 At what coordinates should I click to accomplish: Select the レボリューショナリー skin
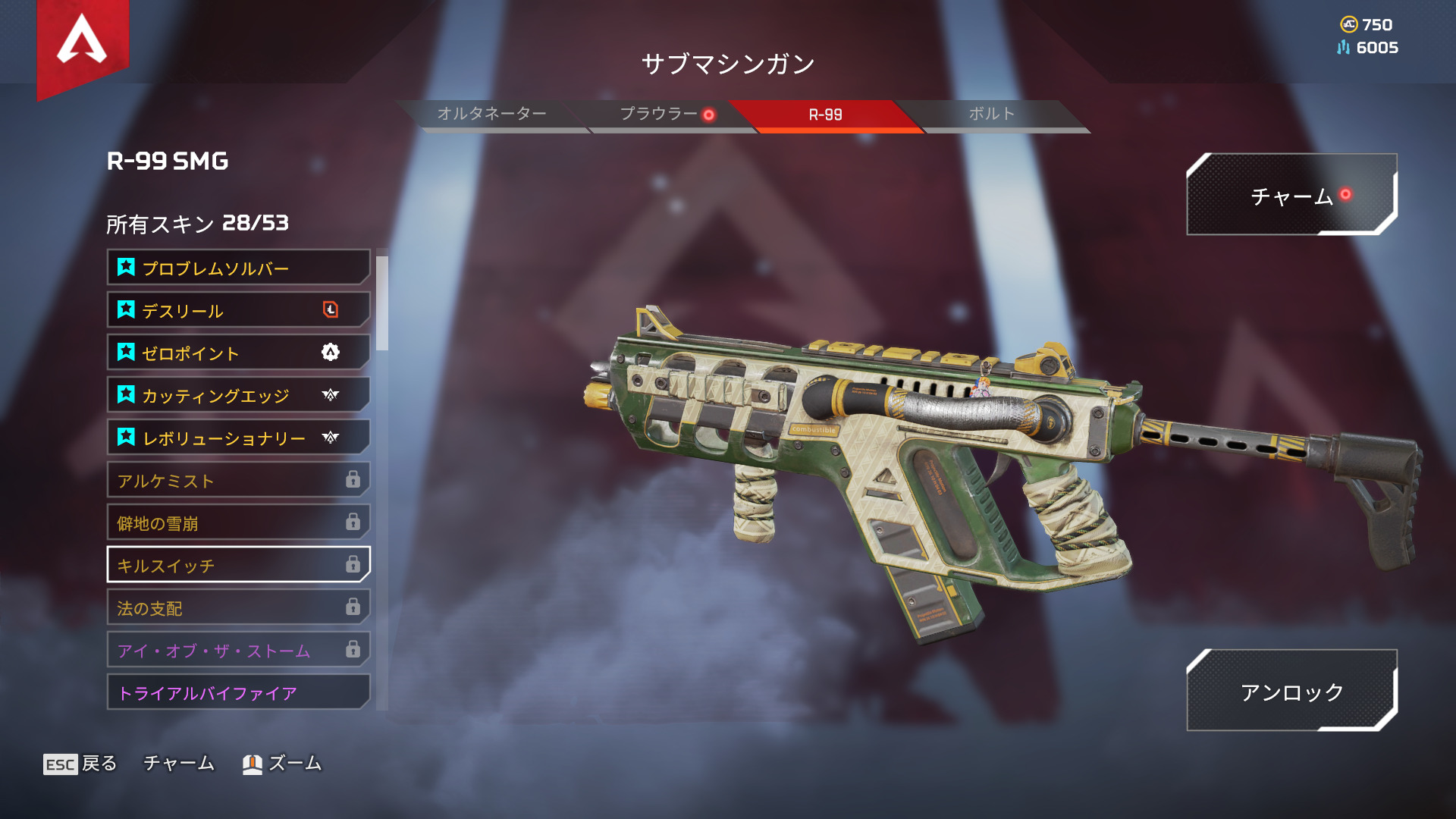238,438
